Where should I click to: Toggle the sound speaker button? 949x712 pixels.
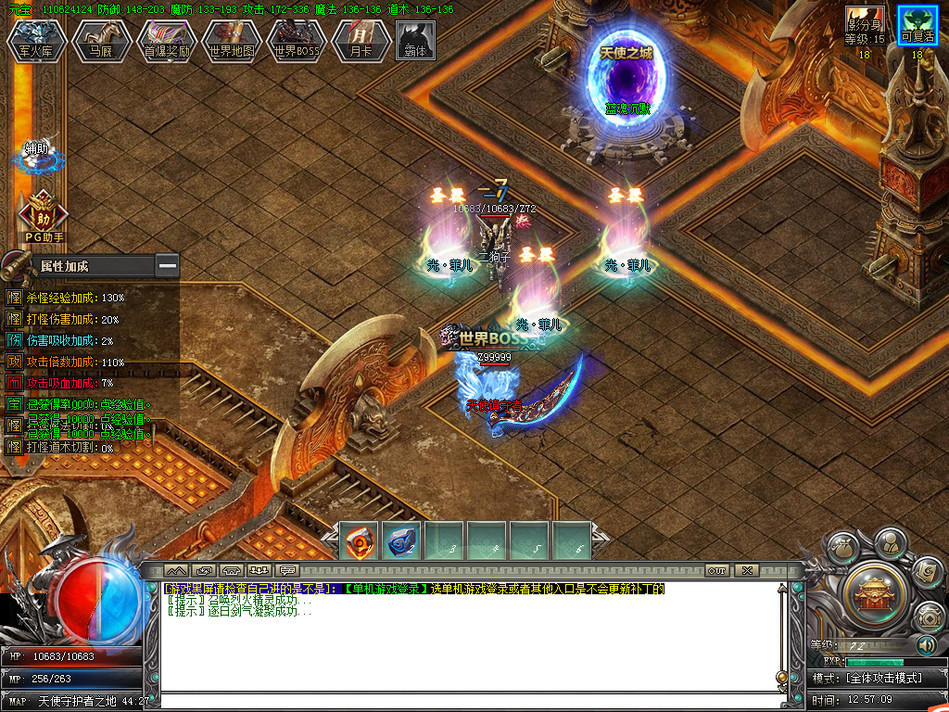coord(926,645)
